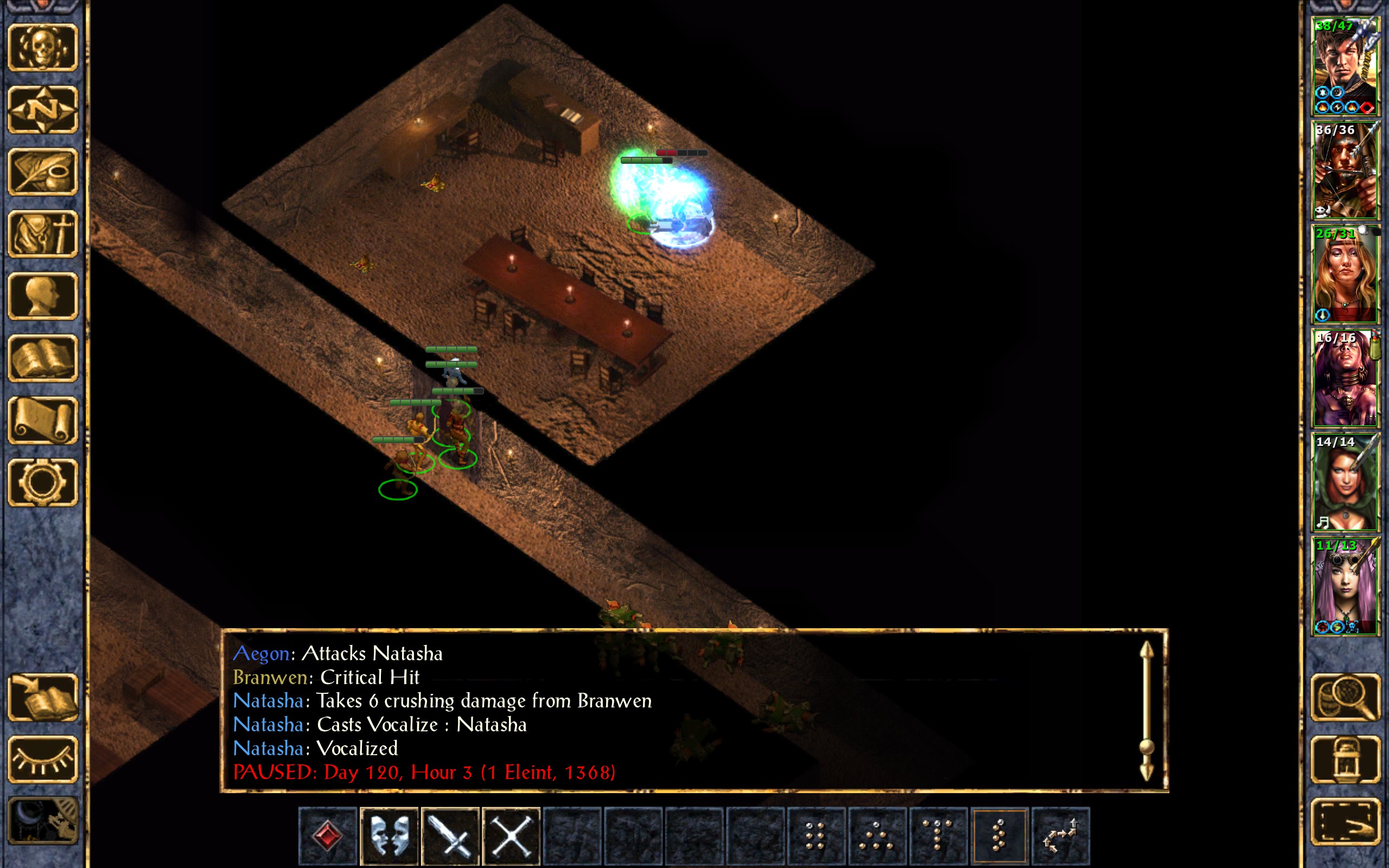Toggle pause using the moon clock icon
Viewport: 1389px width, 868px height.
43,821
